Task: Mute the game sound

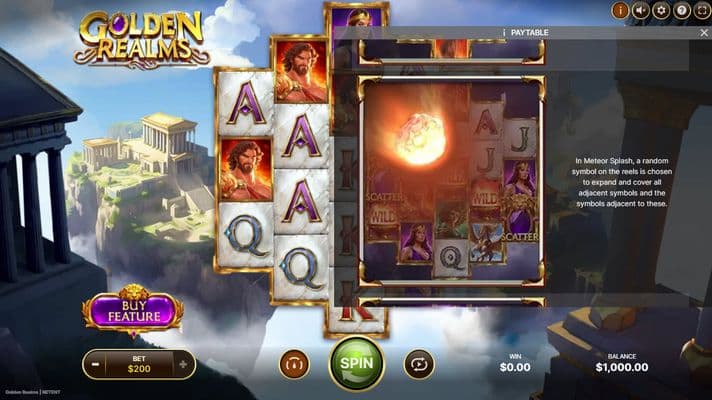Action: [x=641, y=11]
